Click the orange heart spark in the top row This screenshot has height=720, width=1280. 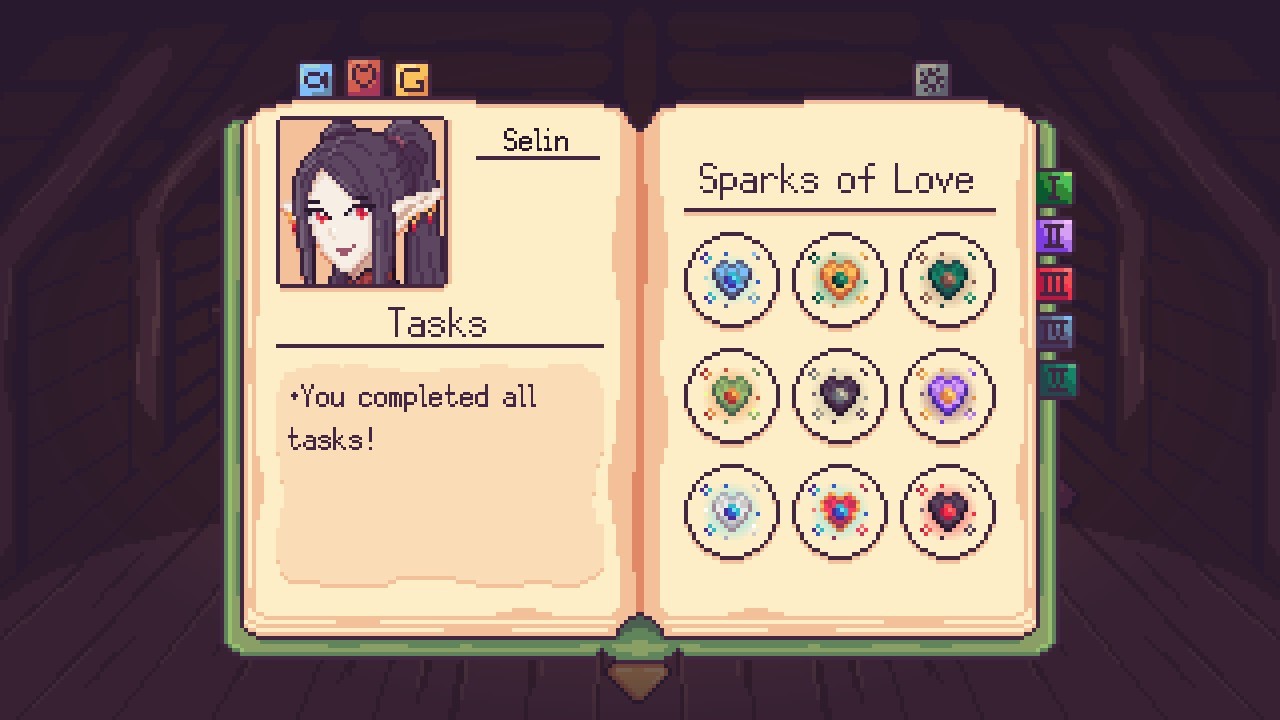[x=839, y=279]
